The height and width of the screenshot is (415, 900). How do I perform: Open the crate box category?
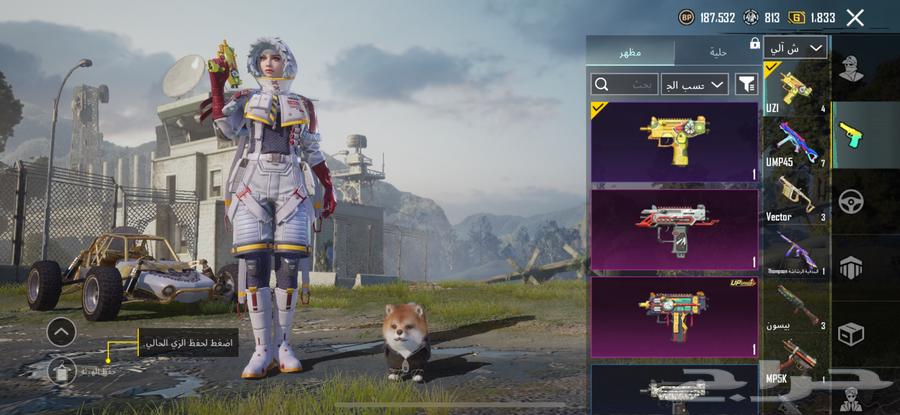[x=851, y=332]
